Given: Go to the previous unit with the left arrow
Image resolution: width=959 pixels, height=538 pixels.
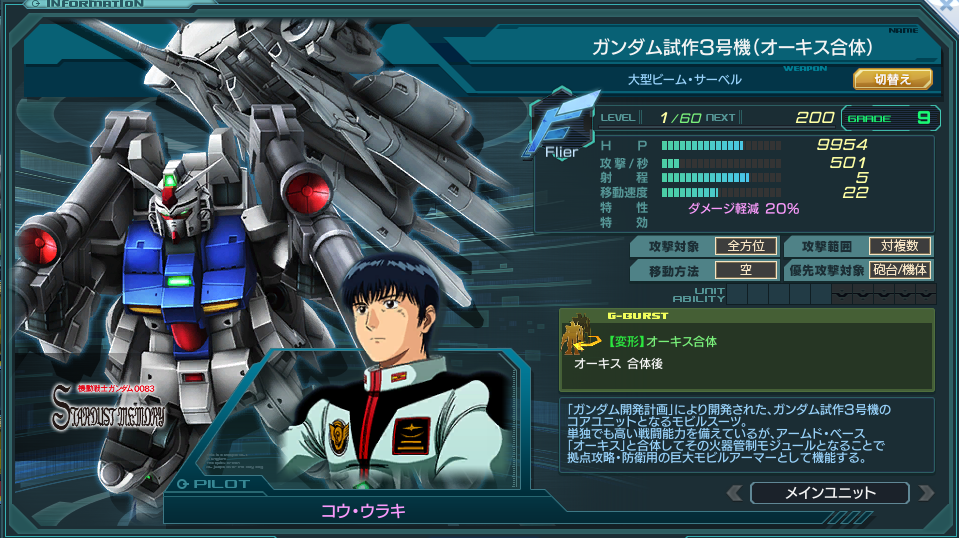Looking at the screenshot, I should pos(734,493).
